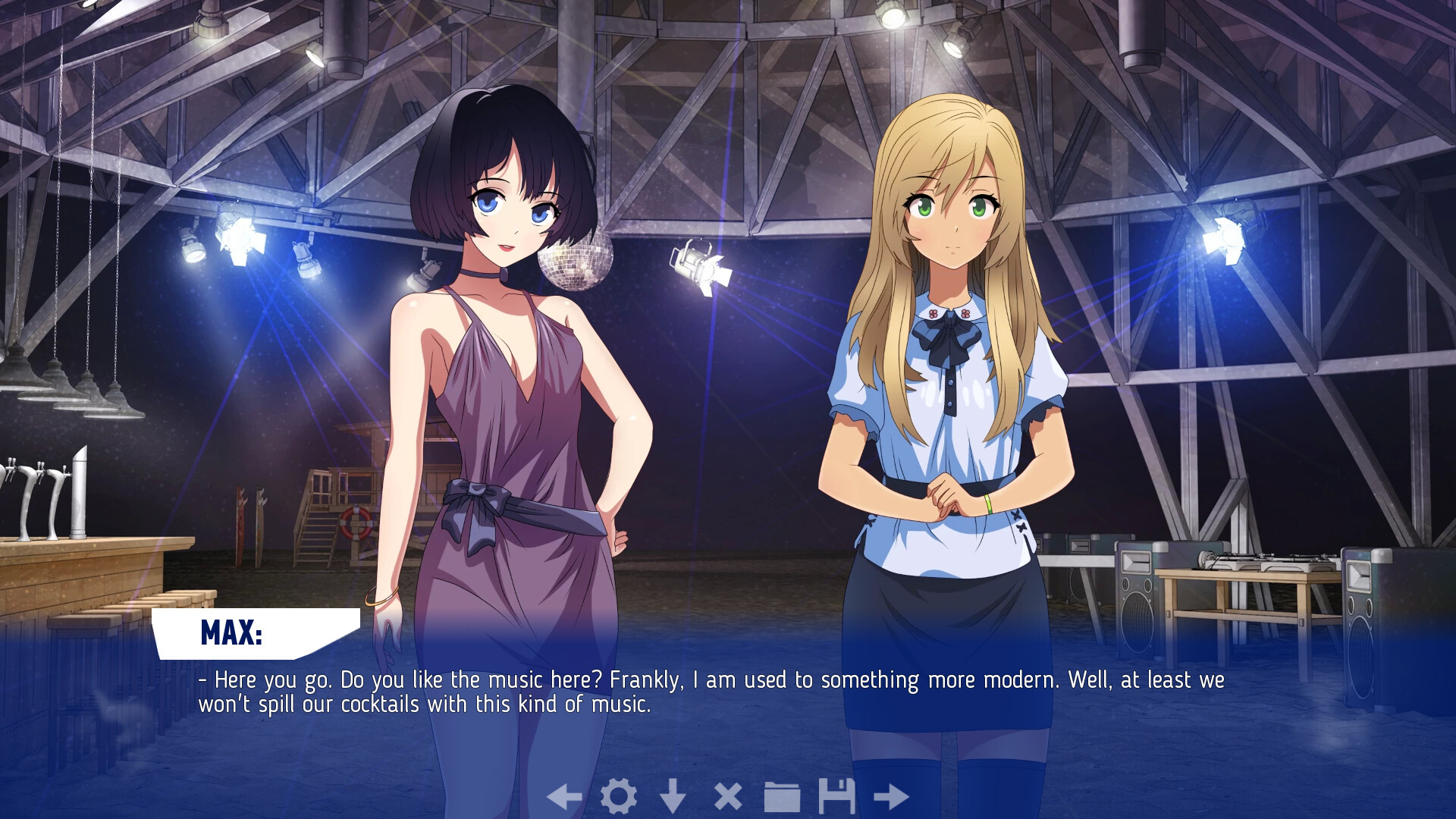Click the X icon in the bottom toolbar
Image resolution: width=1456 pixels, height=819 pixels.
[728, 796]
